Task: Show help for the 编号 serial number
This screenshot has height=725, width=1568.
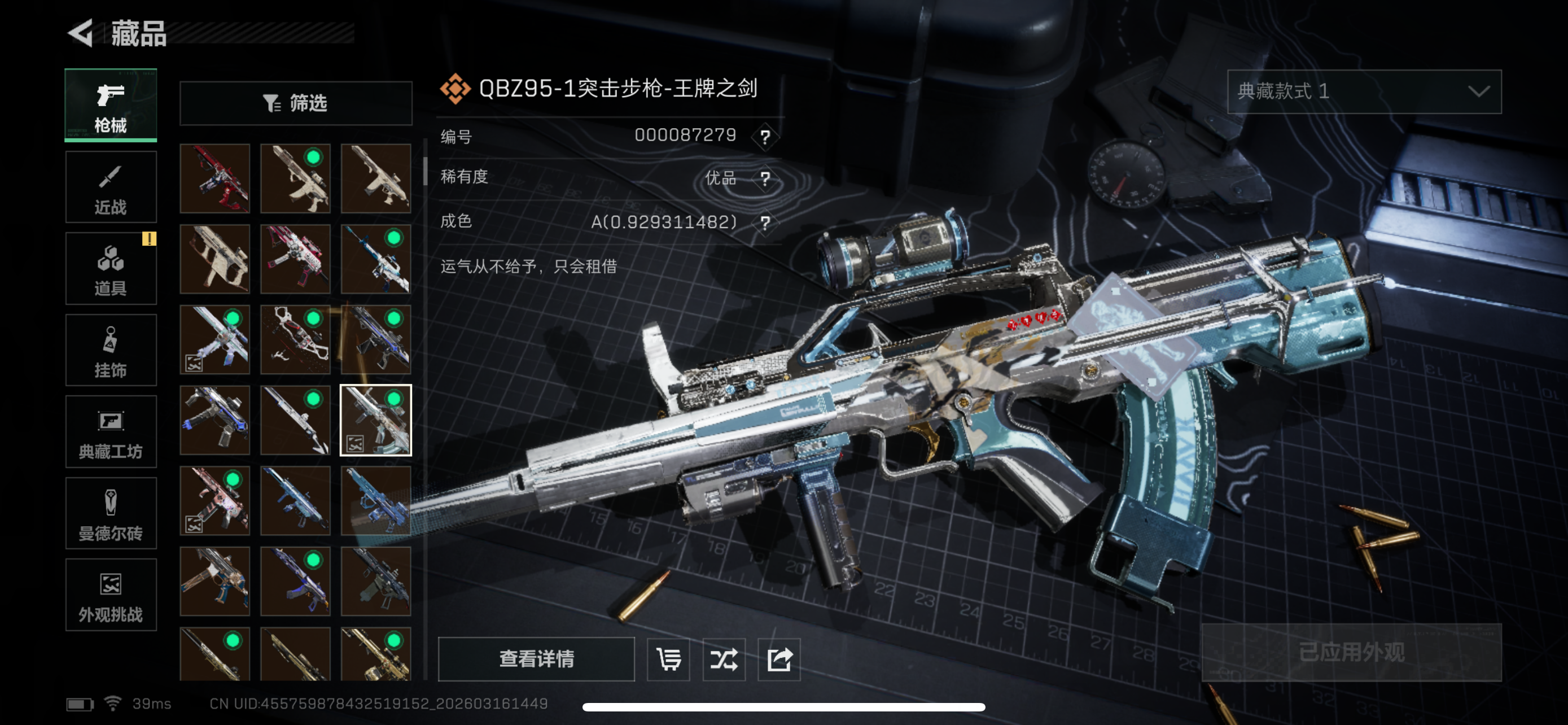Action: [x=765, y=136]
